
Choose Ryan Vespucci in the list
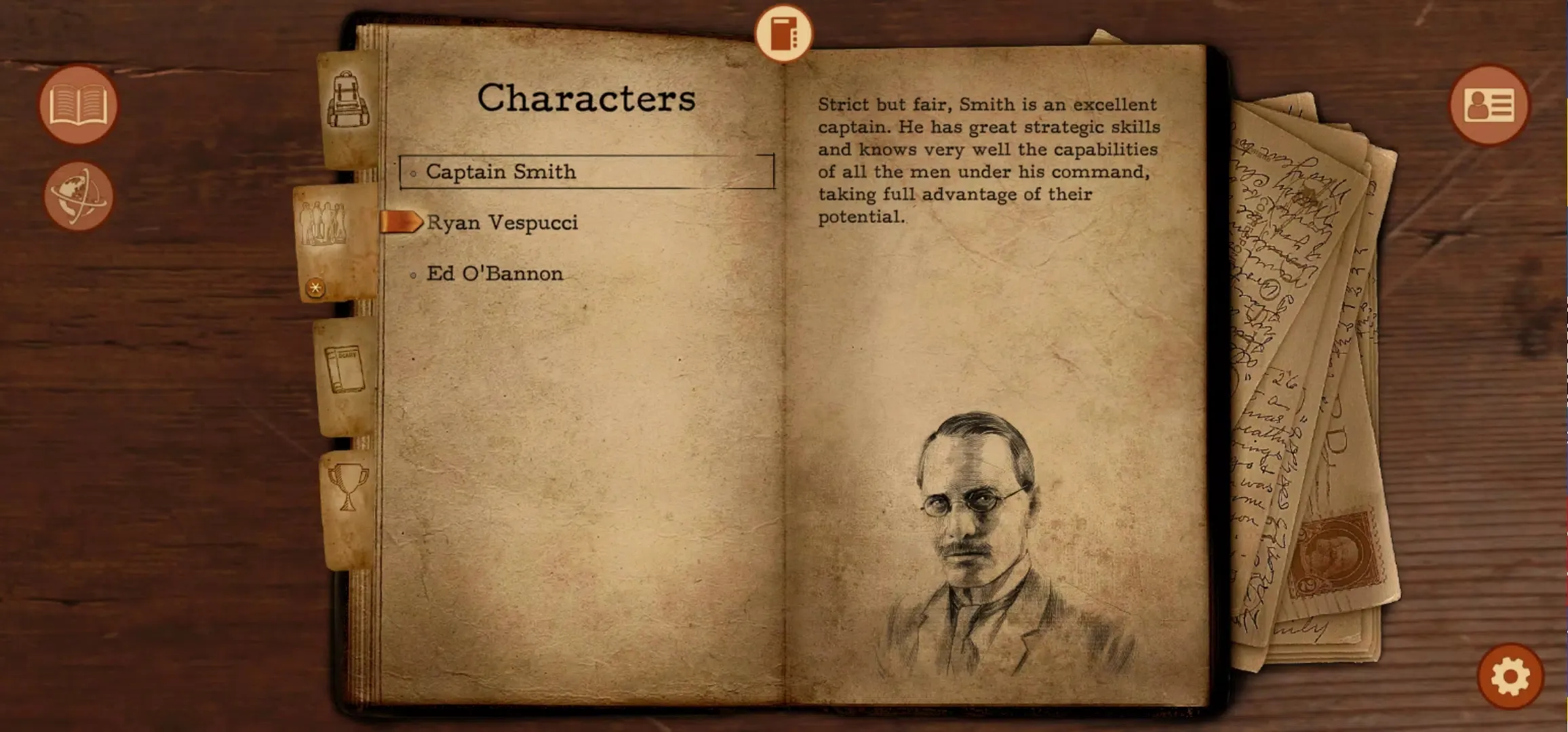(502, 222)
